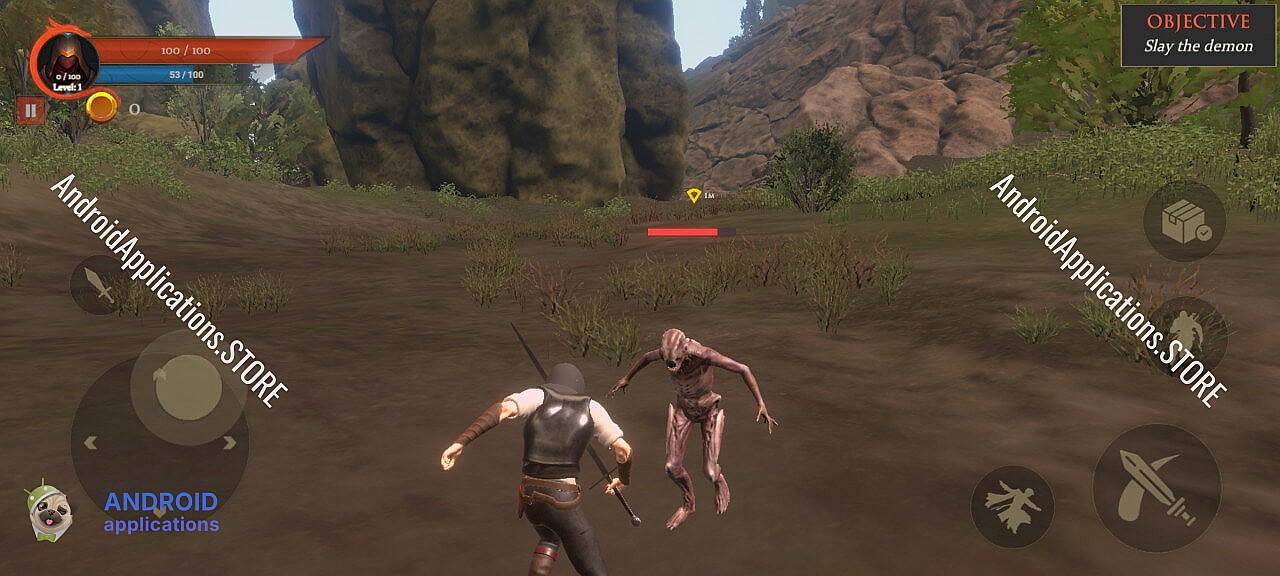Click the gold coin currency icon
The height and width of the screenshot is (576, 1280).
[x=102, y=107]
